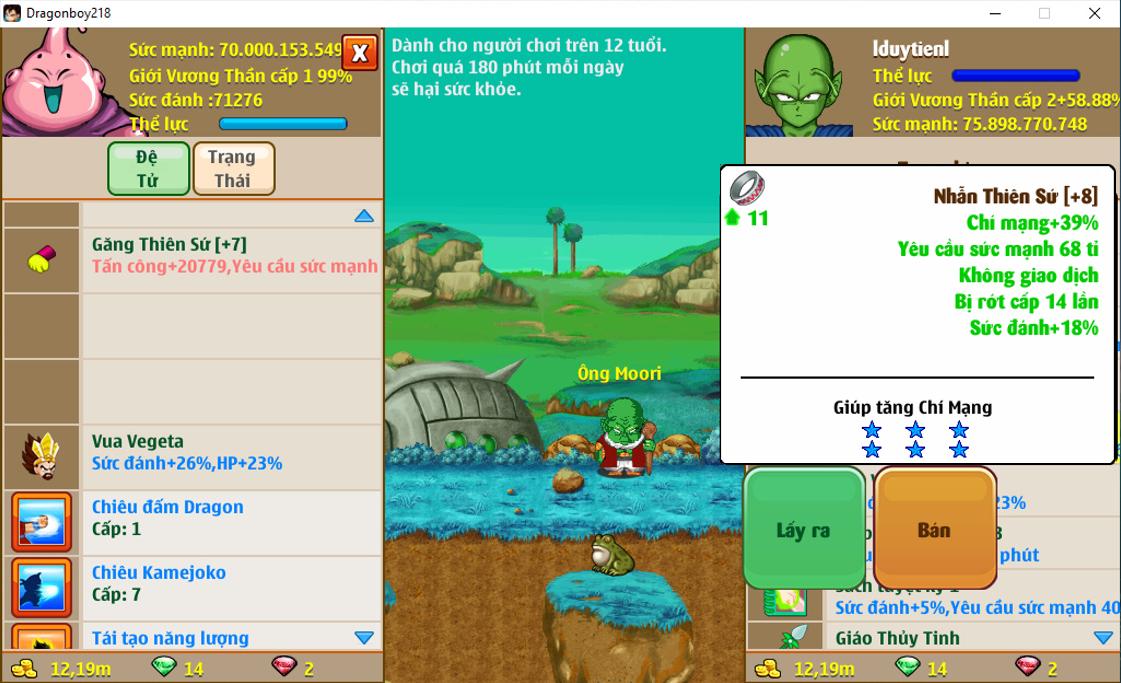
Task: Choose the Chiêu Kamejoko skill
Action: click(230, 584)
